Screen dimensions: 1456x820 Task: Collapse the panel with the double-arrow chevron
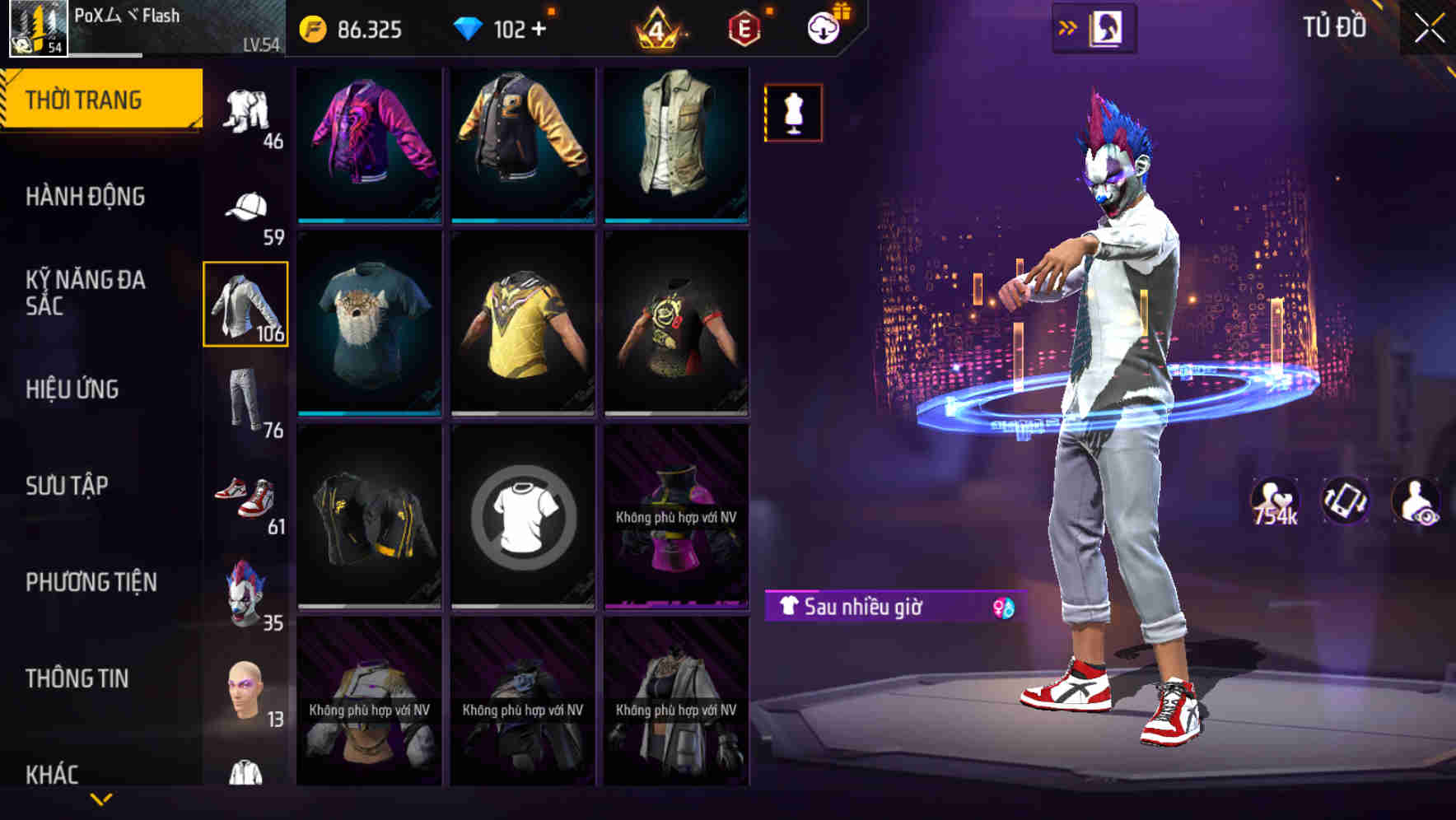click(x=1068, y=26)
